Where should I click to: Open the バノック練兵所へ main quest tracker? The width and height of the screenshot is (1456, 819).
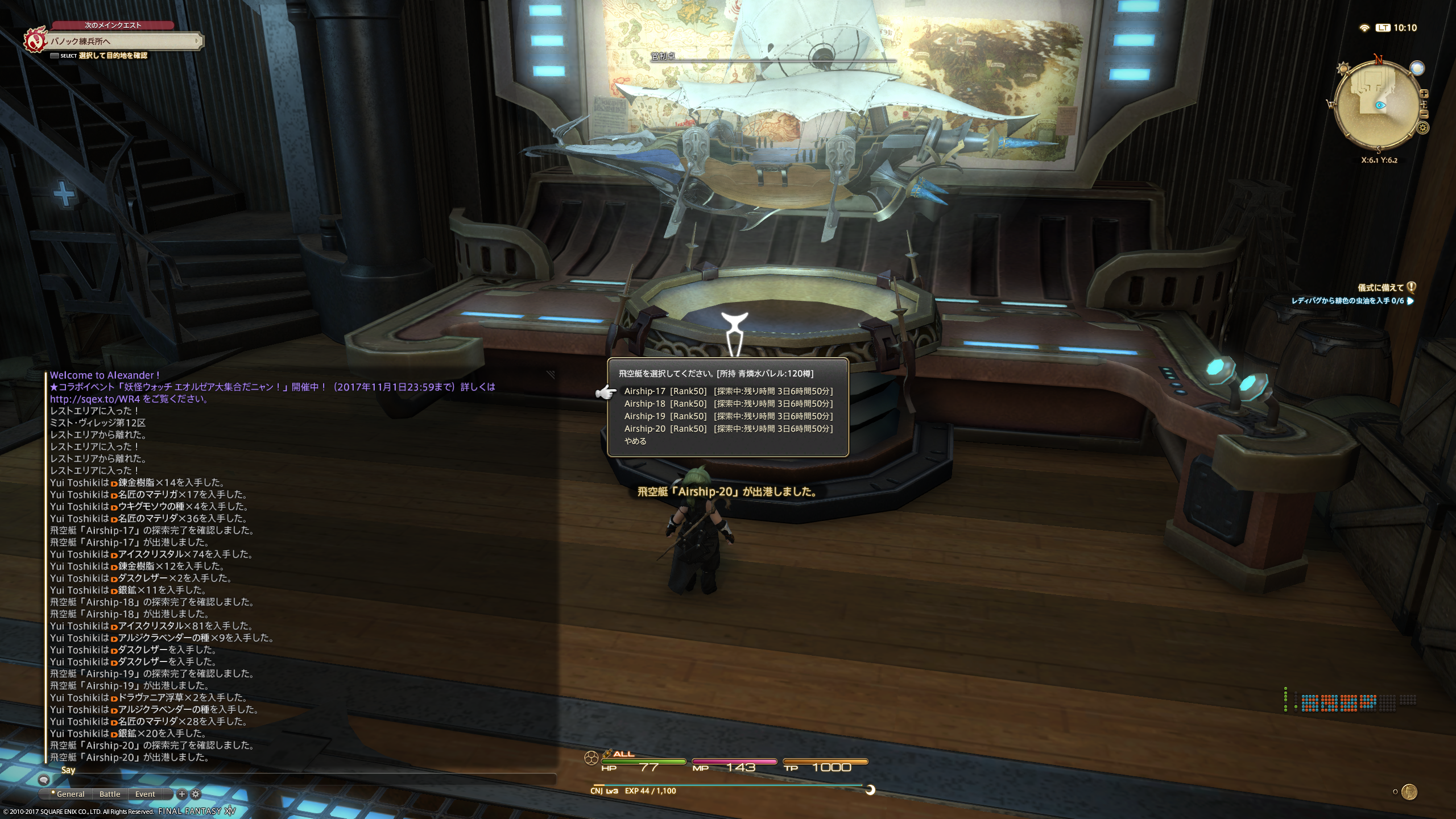122,41
